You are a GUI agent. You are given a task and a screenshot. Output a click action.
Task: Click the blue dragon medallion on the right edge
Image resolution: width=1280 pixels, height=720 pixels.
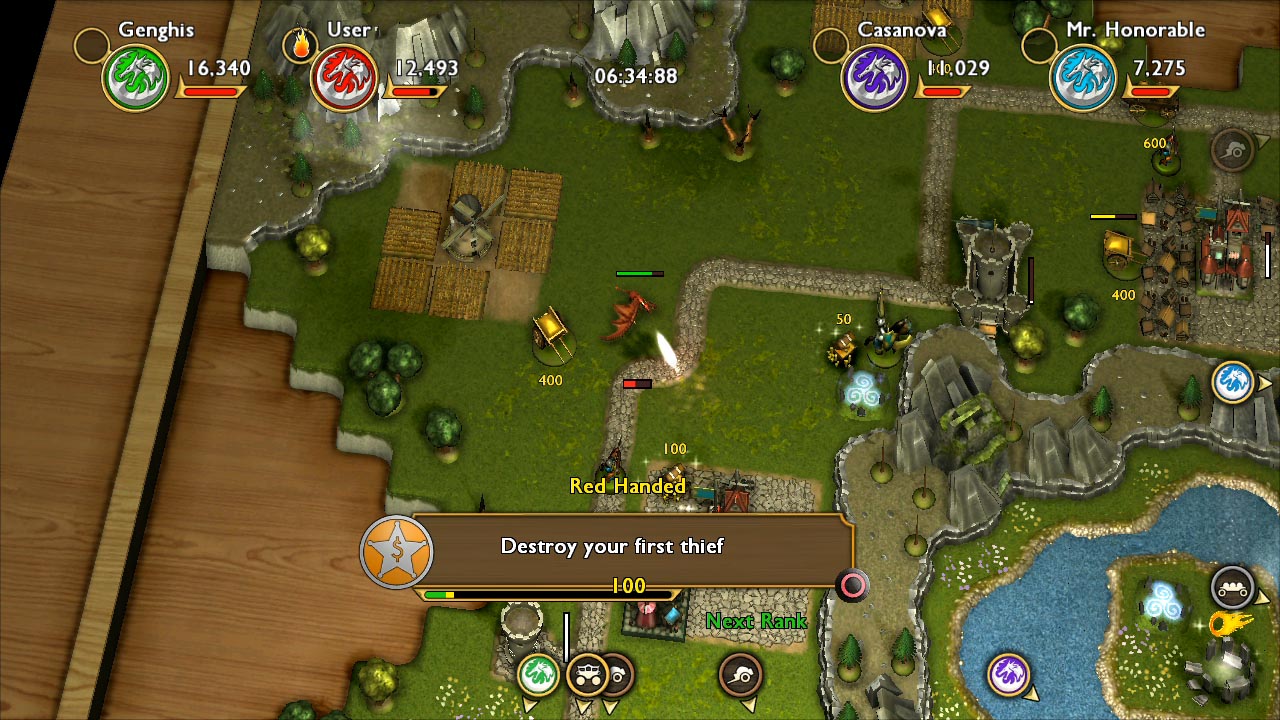pos(1232,382)
